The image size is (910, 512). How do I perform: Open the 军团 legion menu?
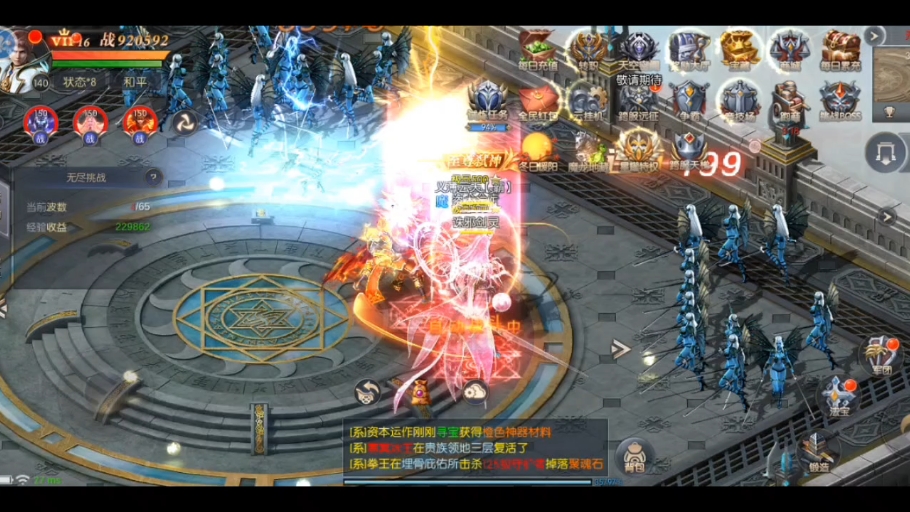click(x=880, y=355)
